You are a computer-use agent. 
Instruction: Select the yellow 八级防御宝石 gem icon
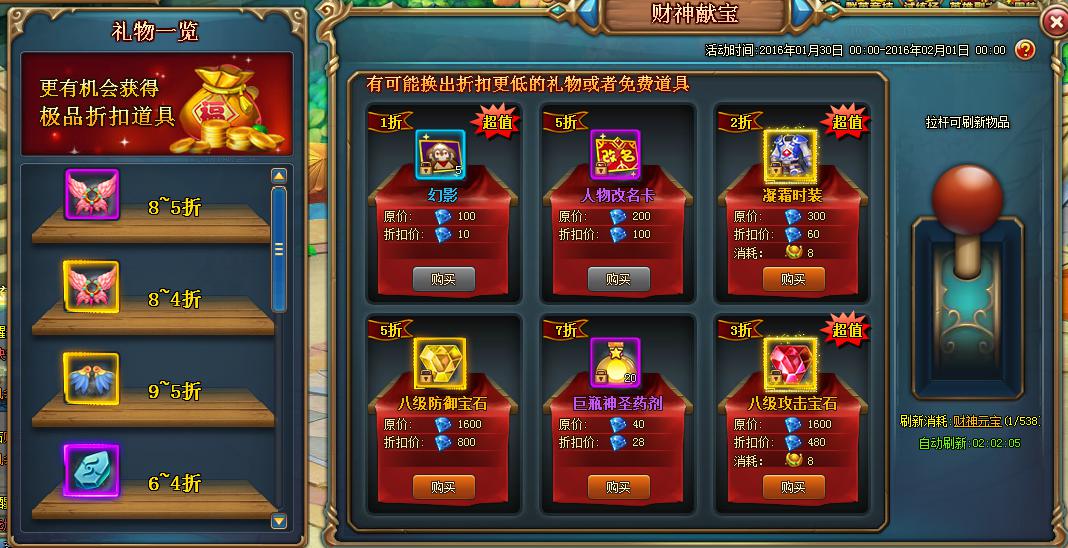[441, 363]
